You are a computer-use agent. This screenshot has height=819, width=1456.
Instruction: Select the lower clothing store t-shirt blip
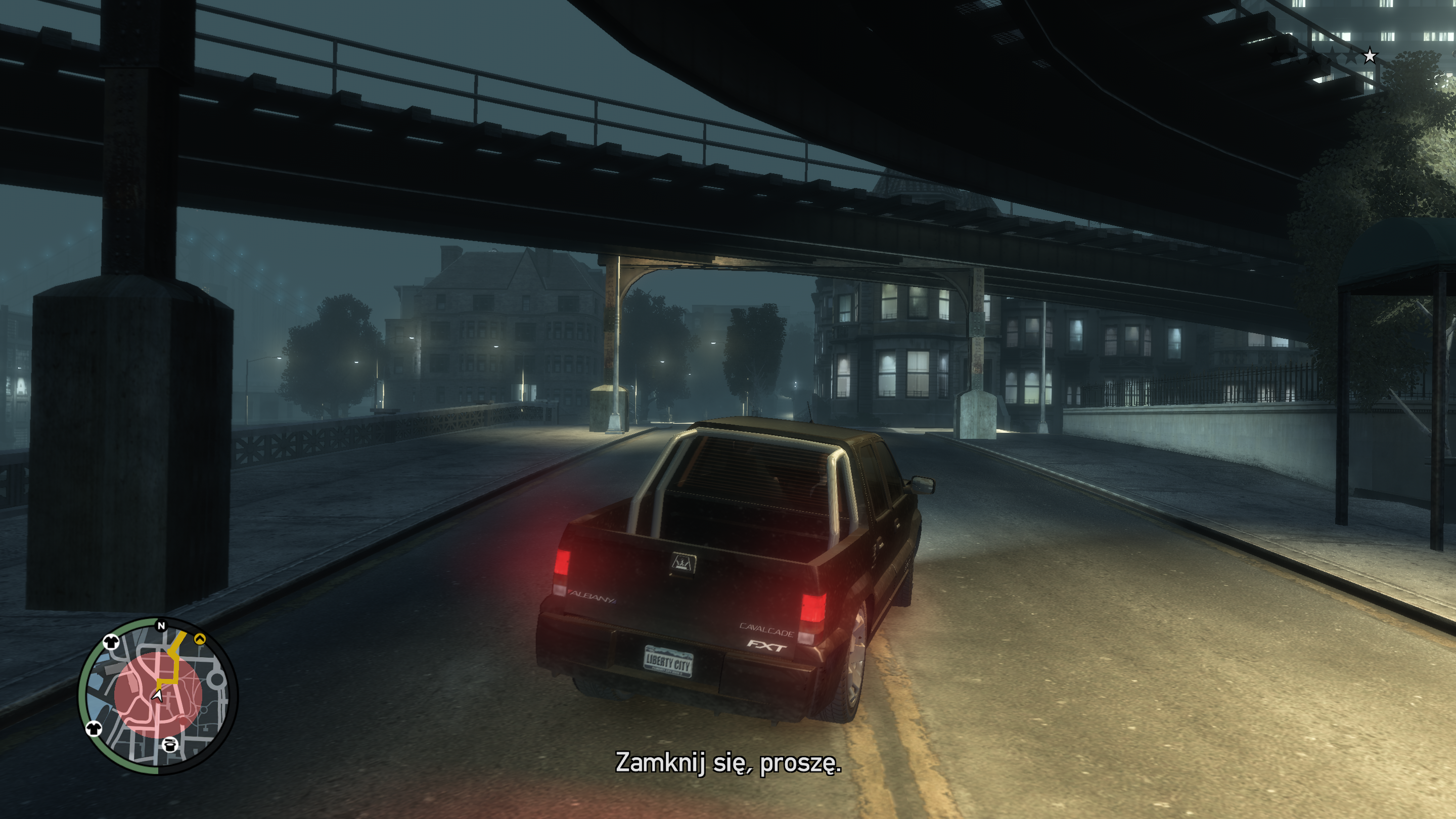click(94, 729)
